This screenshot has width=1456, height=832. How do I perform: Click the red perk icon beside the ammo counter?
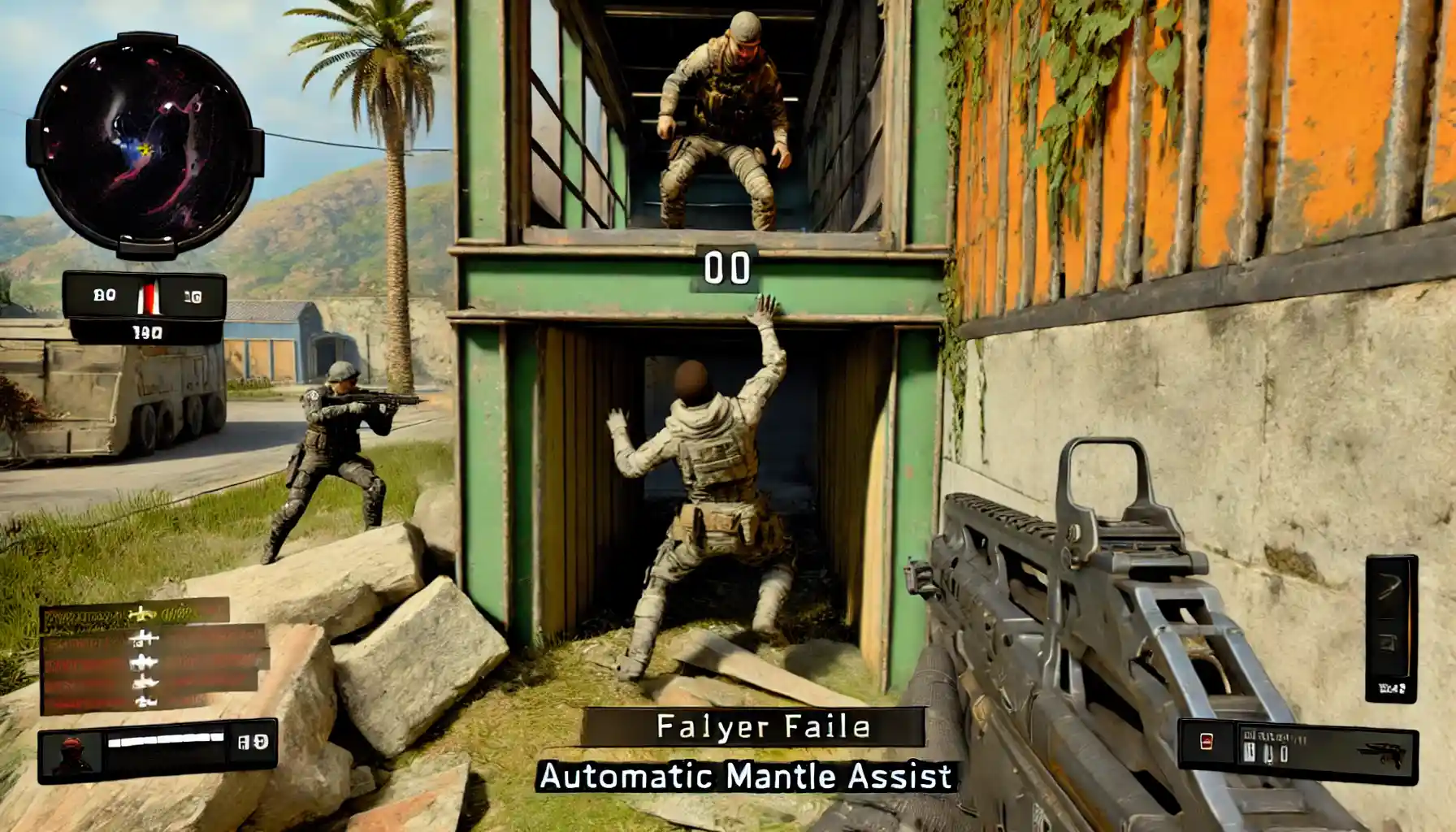coord(1206,740)
